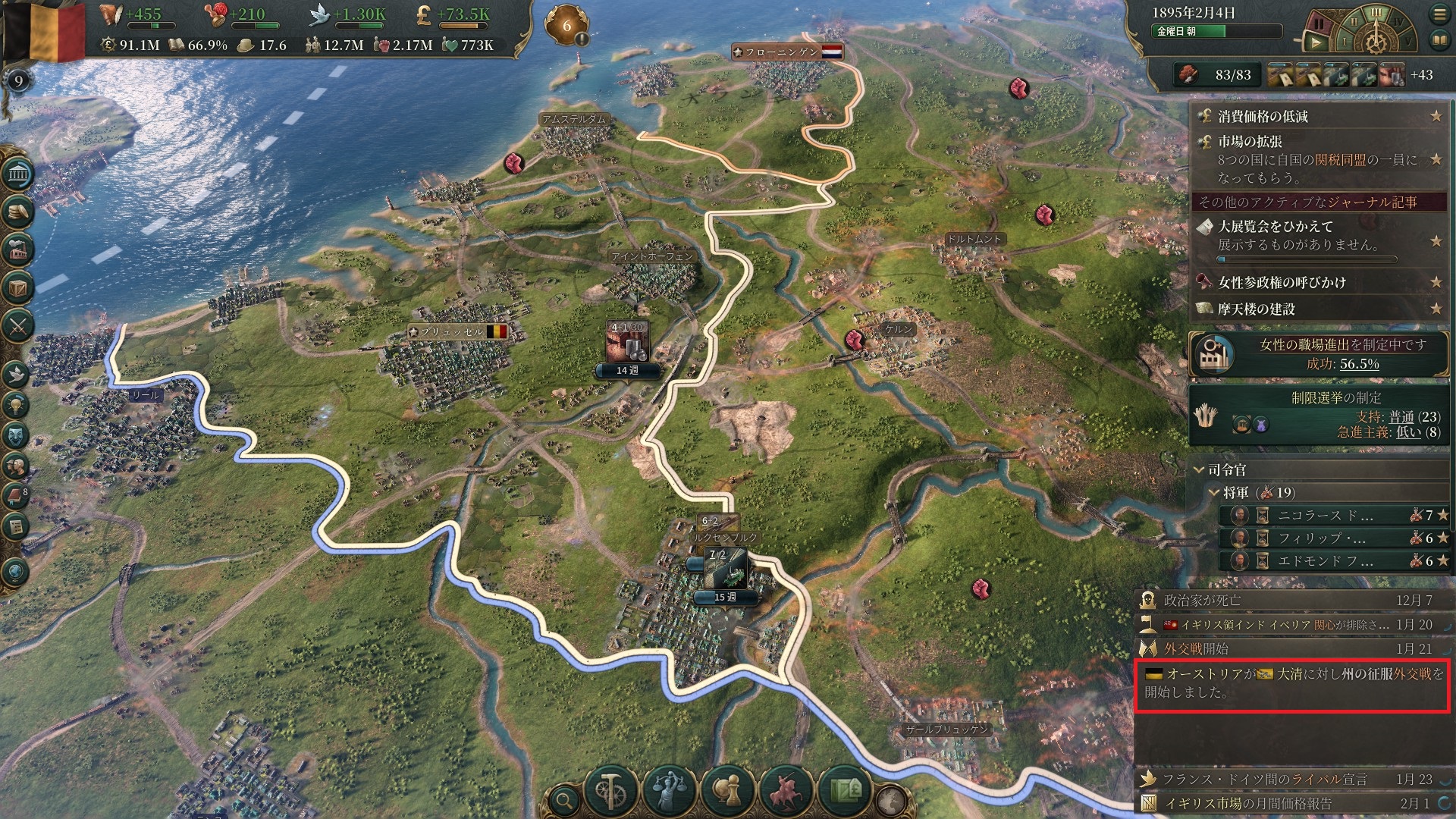Collapse the 司令官 commanders section
1456x819 pixels.
[1199, 470]
